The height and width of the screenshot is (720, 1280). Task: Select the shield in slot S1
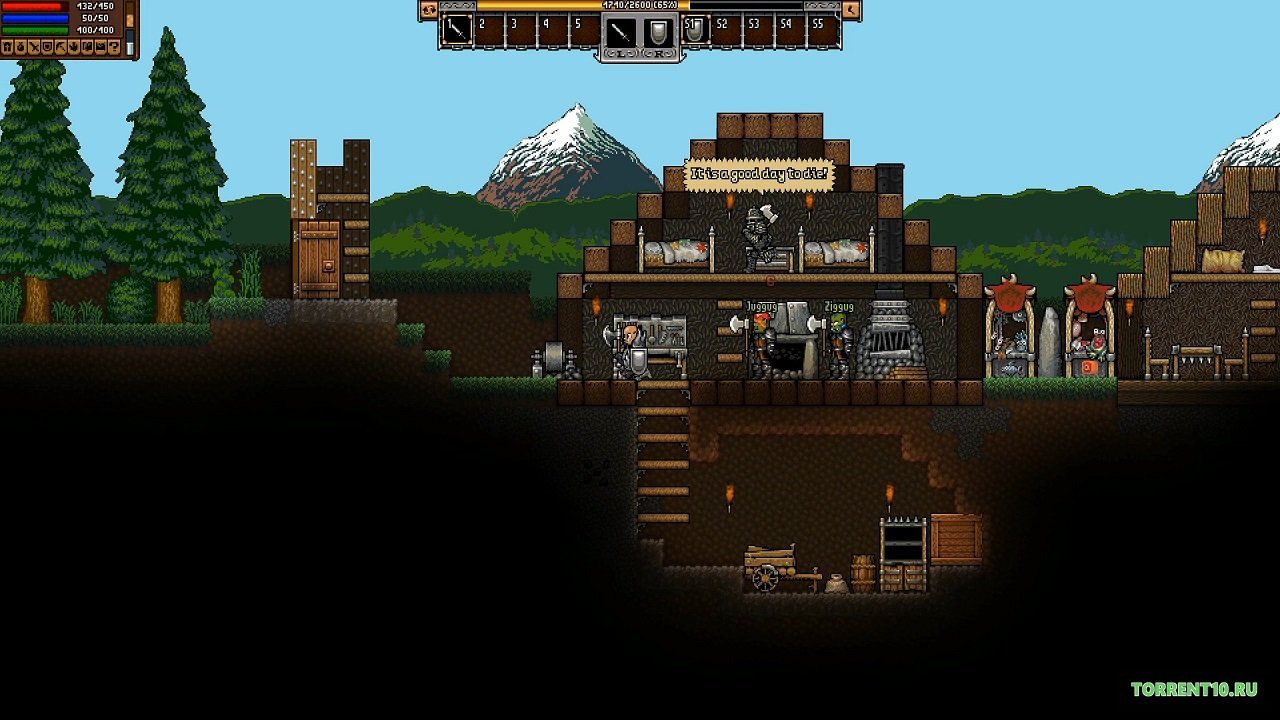696,30
